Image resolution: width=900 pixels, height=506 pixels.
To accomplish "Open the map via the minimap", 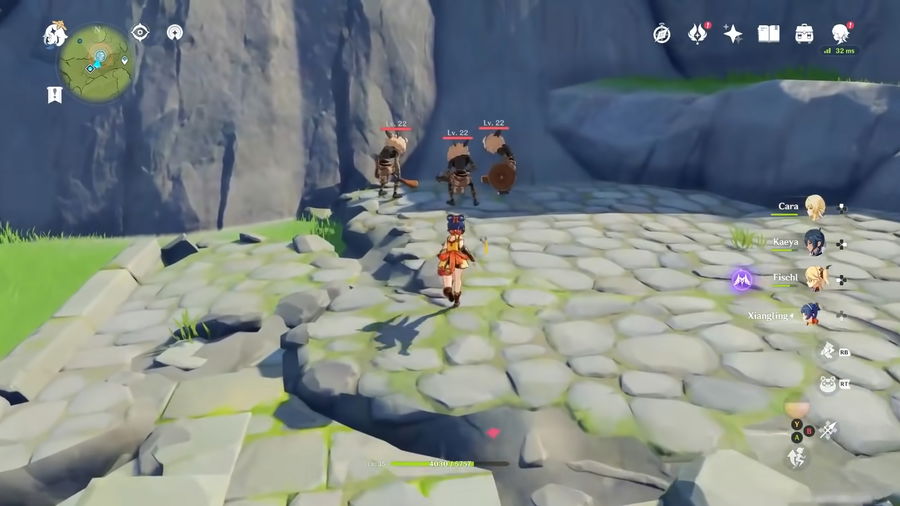I will (x=97, y=63).
